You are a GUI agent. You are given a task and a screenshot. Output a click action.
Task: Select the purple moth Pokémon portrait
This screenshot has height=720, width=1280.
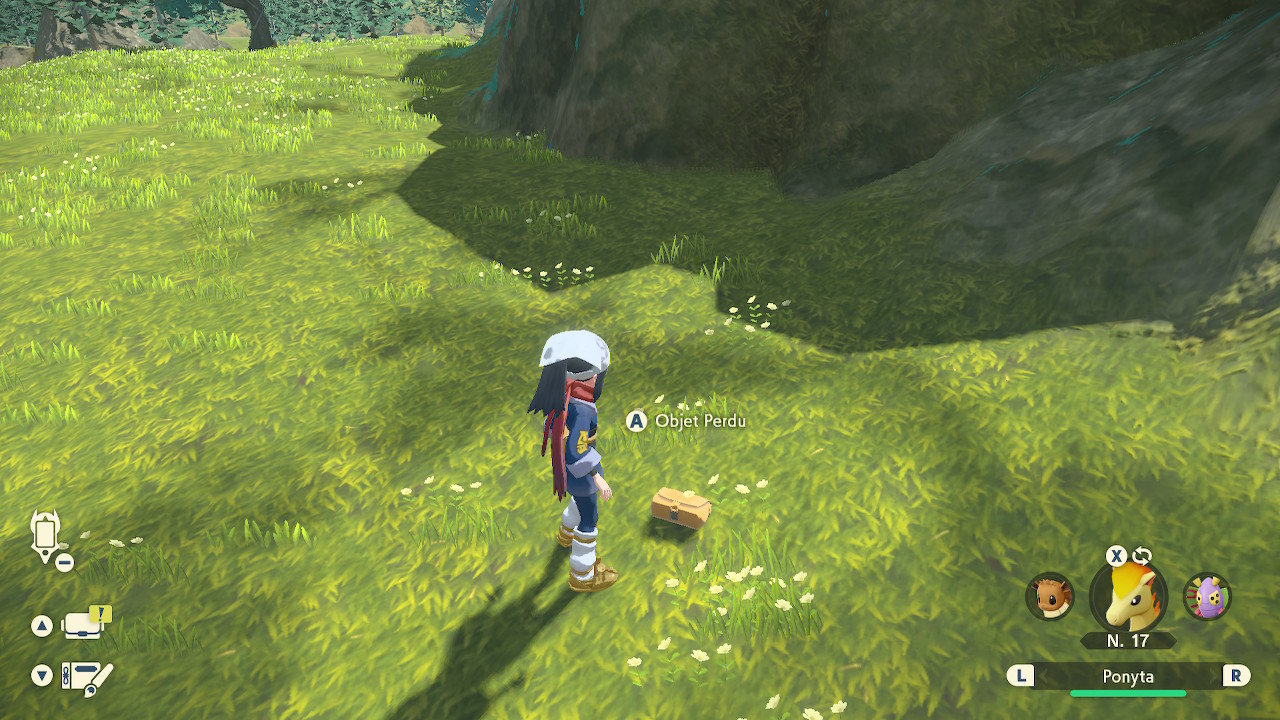1207,597
